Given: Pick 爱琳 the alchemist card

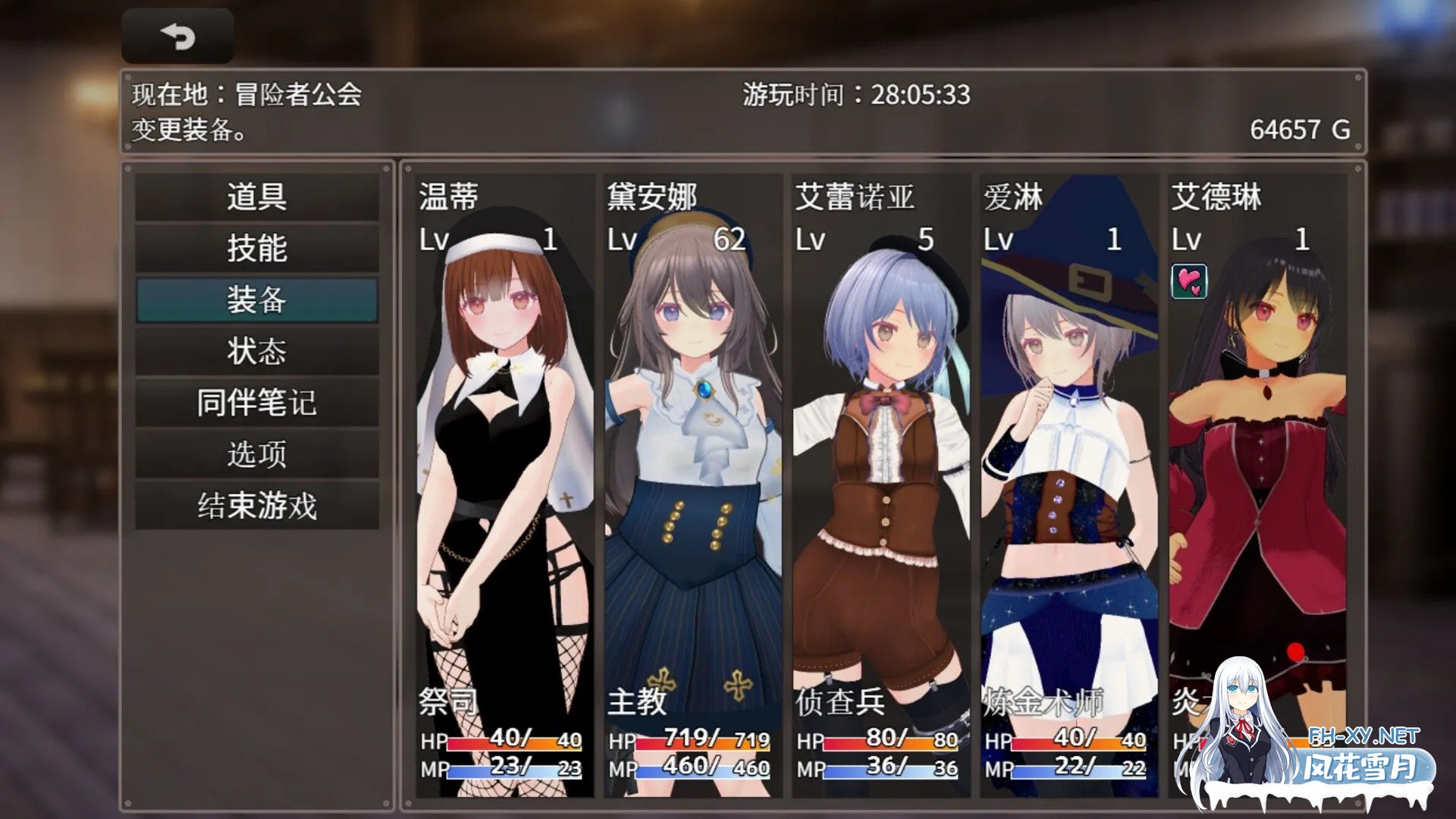Looking at the screenshot, I should 1068,485.
